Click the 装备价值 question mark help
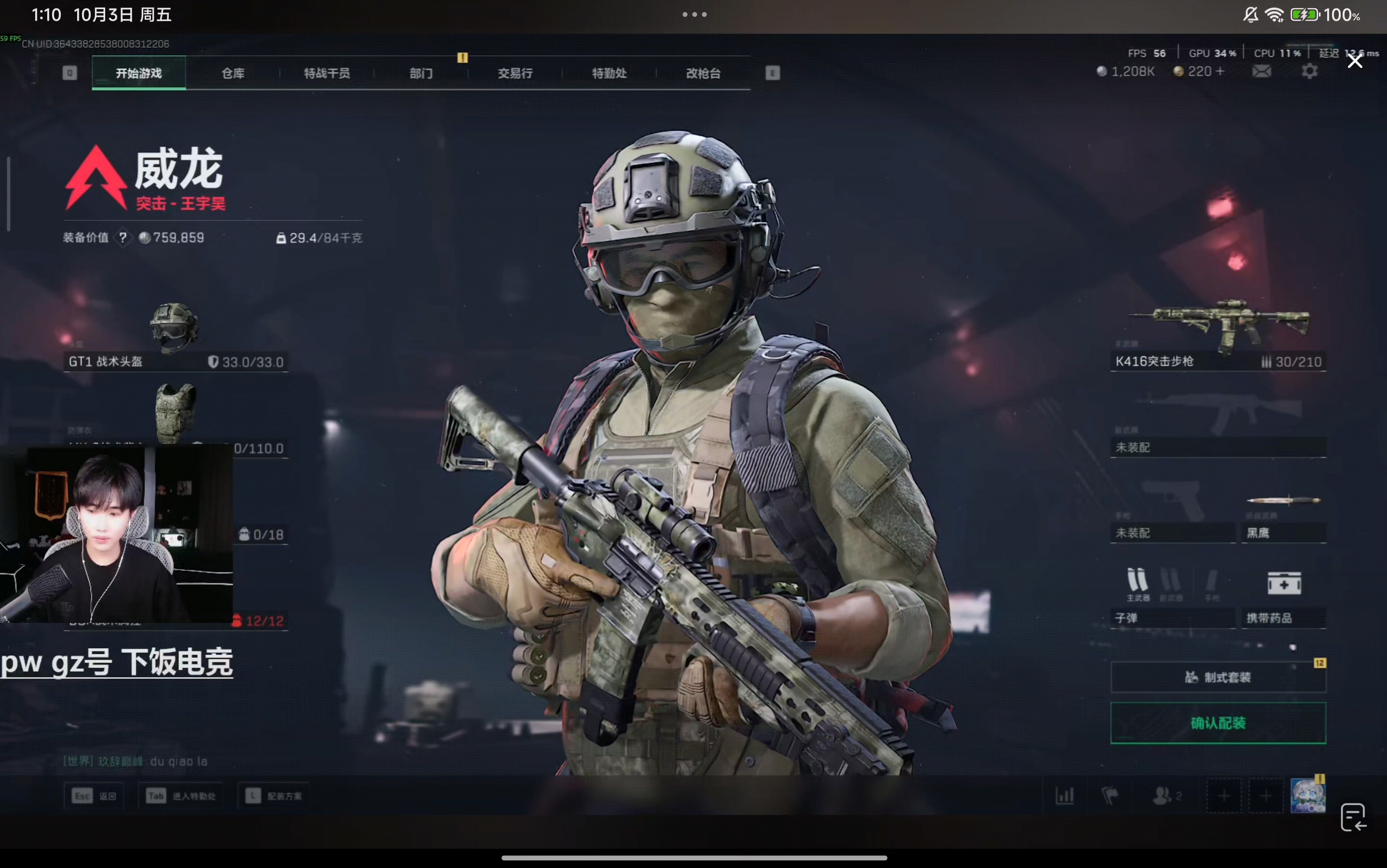This screenshot has width=1387, height=868. coord(123,238)
